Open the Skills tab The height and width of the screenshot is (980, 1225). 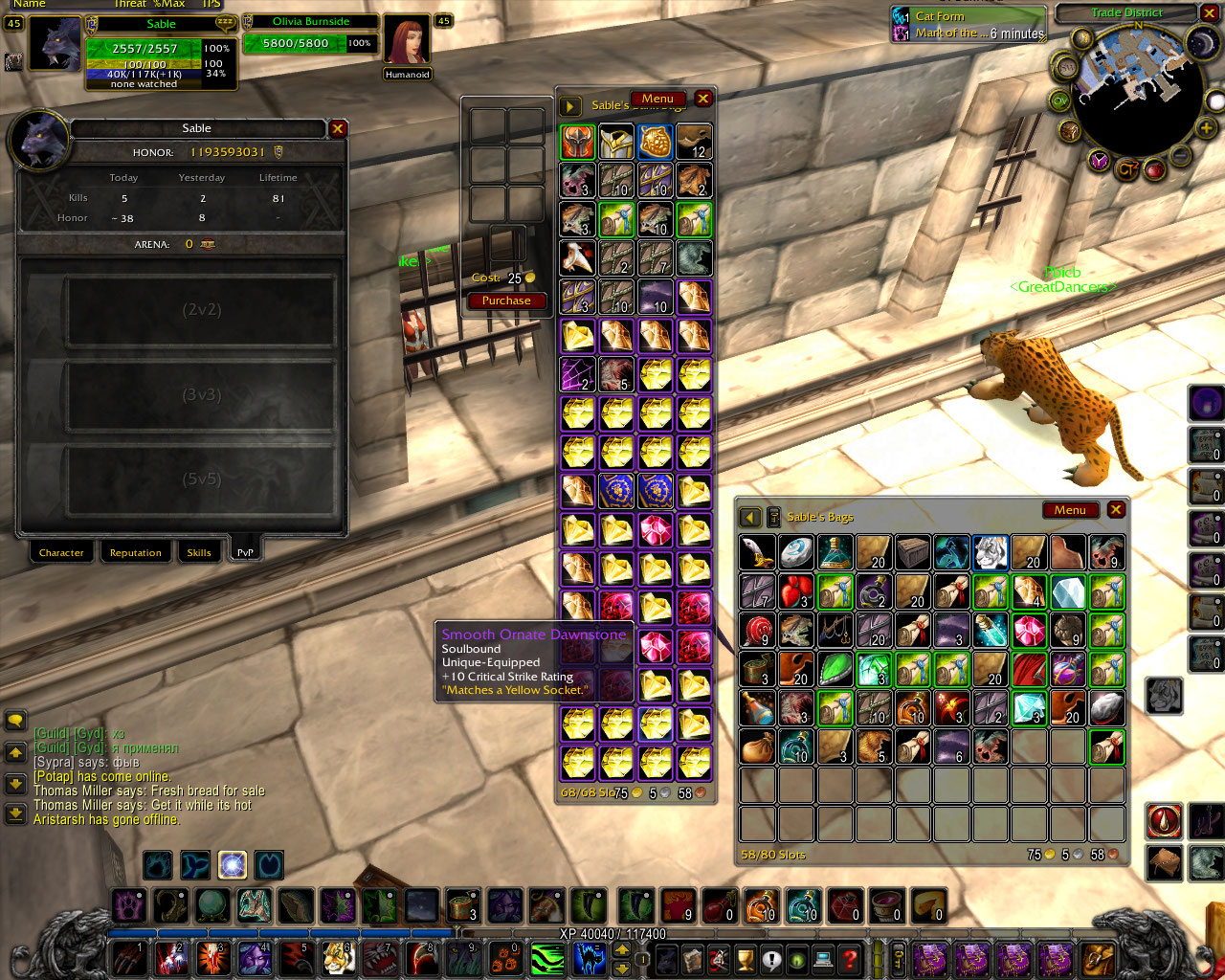click(199, 552)
